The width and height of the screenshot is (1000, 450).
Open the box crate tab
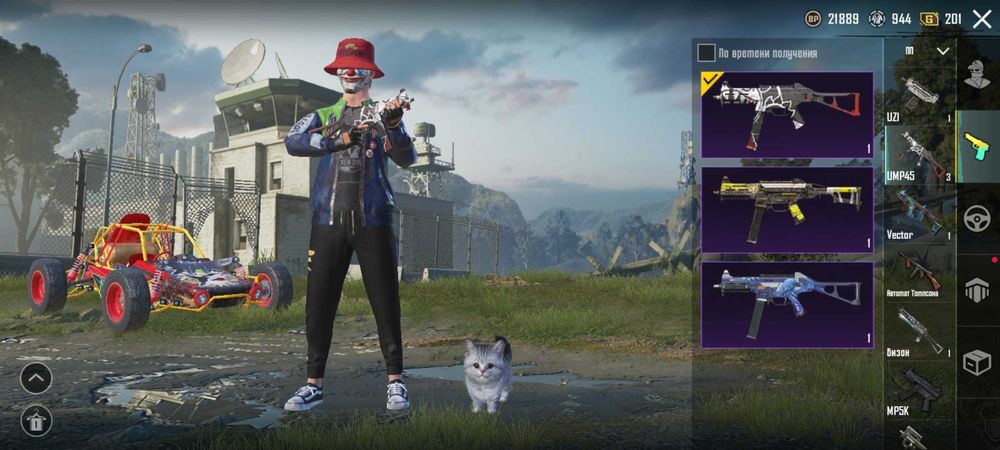pyautogui.click(x=977, y=362)
